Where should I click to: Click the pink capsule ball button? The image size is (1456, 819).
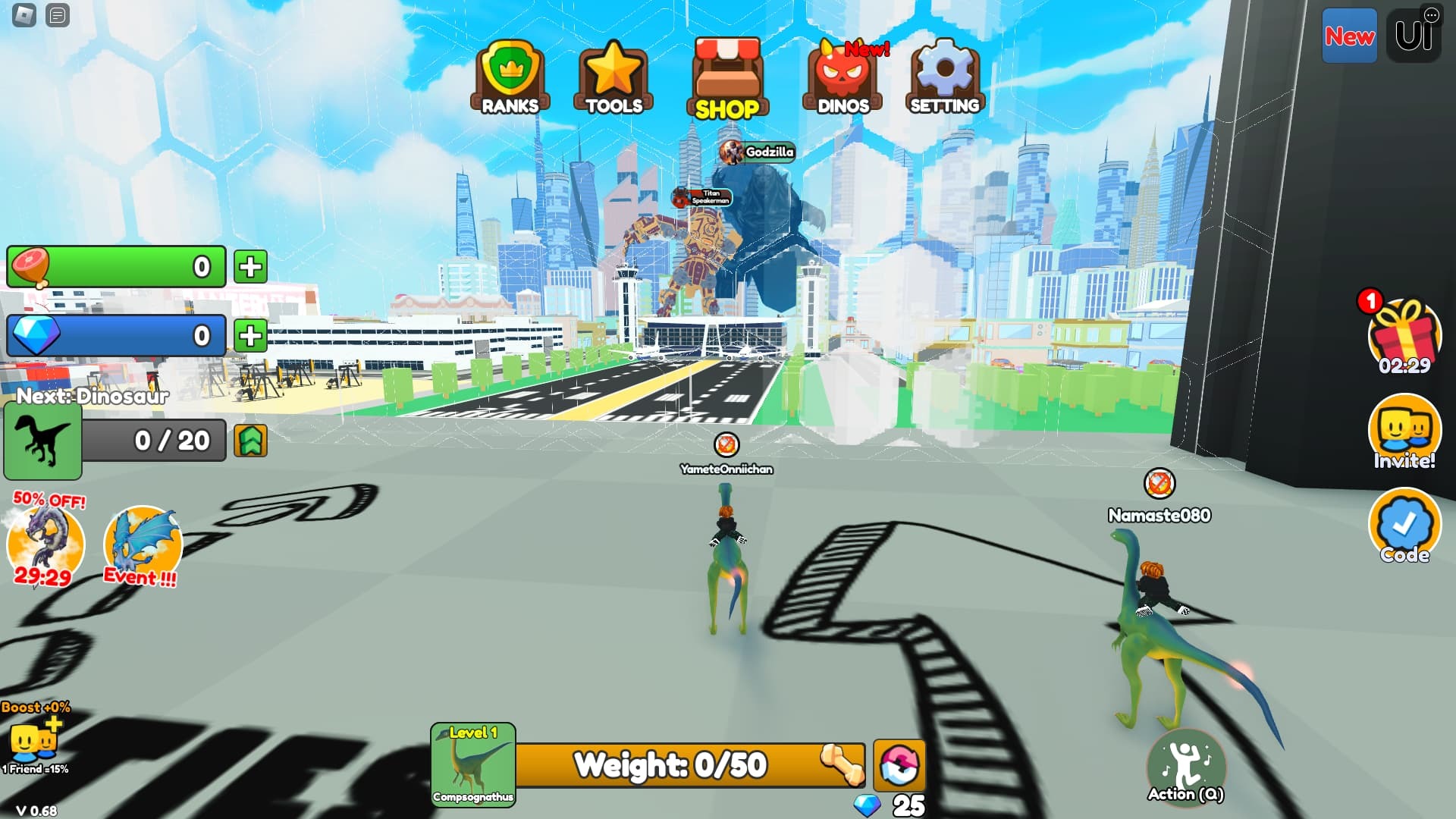[x=899, y=765]
